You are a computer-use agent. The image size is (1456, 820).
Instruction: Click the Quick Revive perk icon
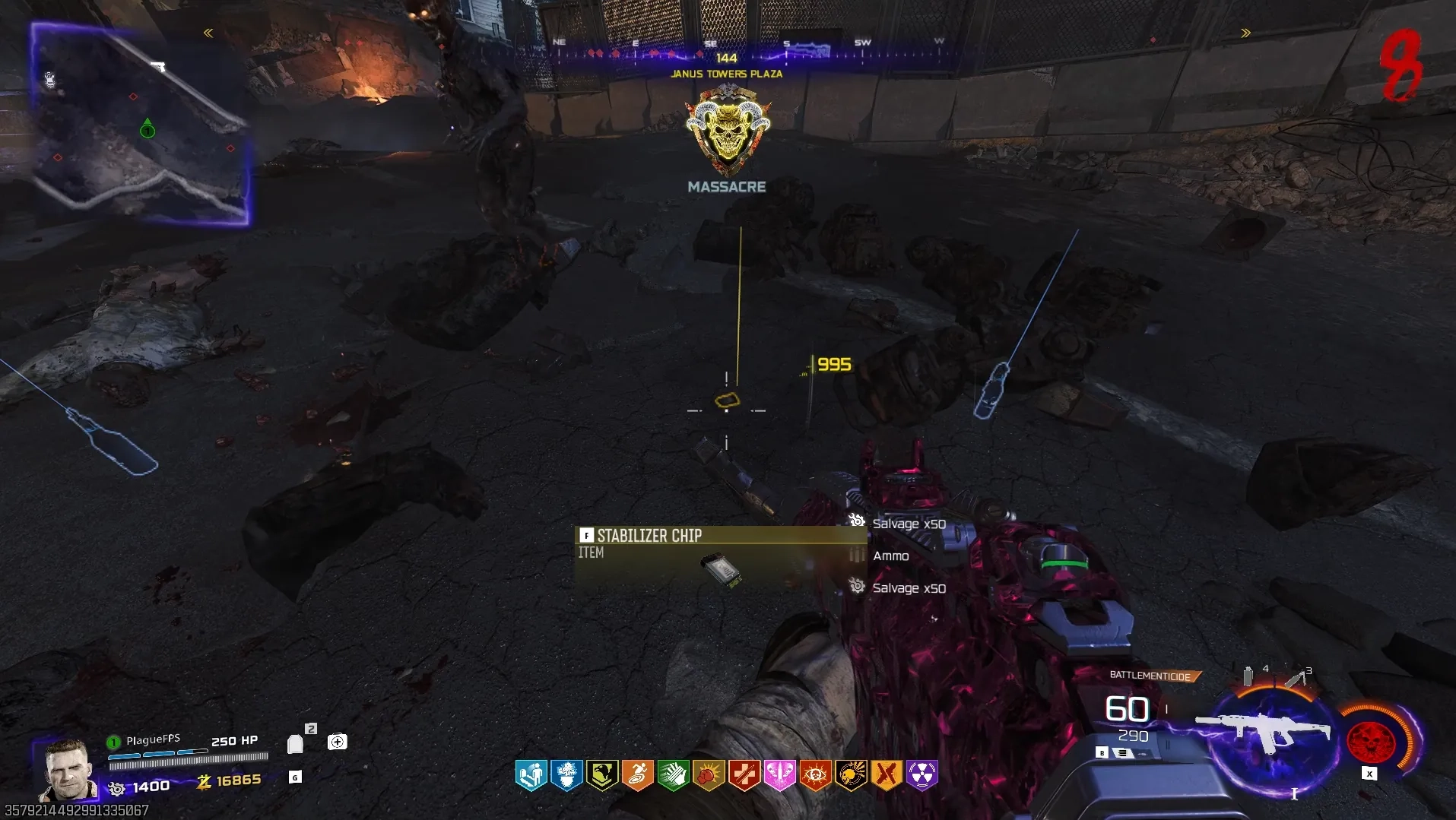point(531,775)
